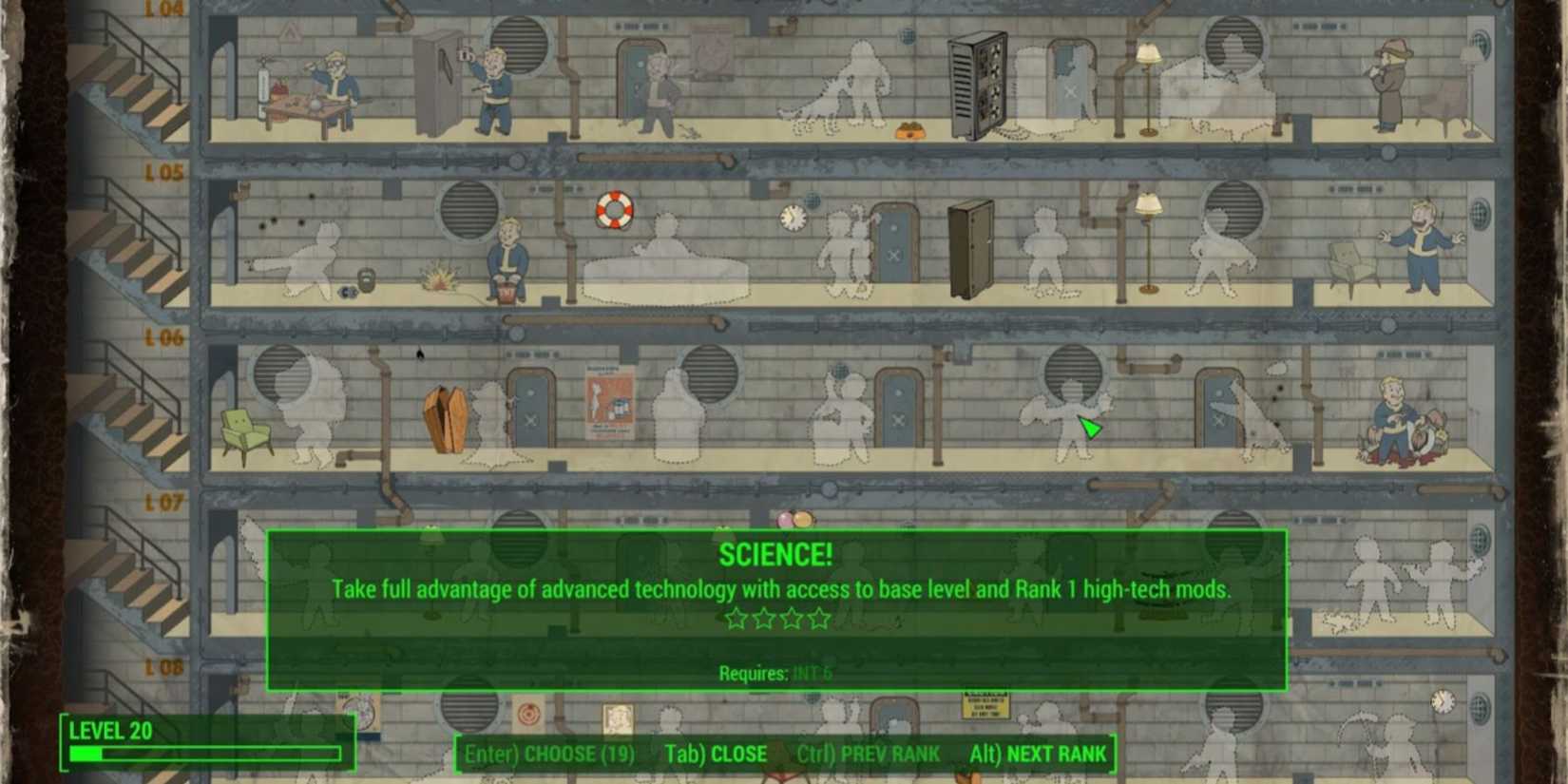The image size is (1568, 784).
Task: Go back a rank with Ctrl PREV RANK
Action: tap(874, 754)
